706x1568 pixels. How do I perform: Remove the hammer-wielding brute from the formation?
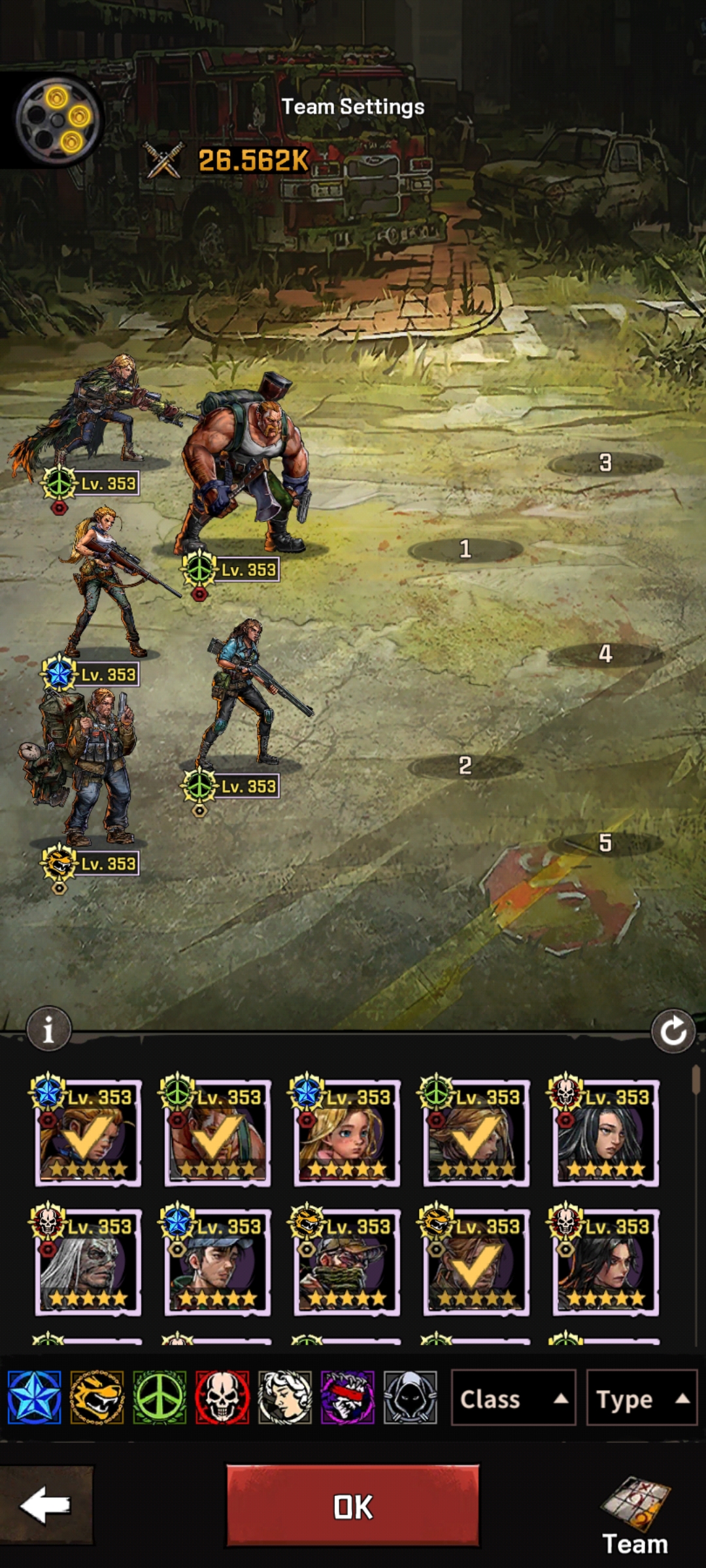[245, 470]
